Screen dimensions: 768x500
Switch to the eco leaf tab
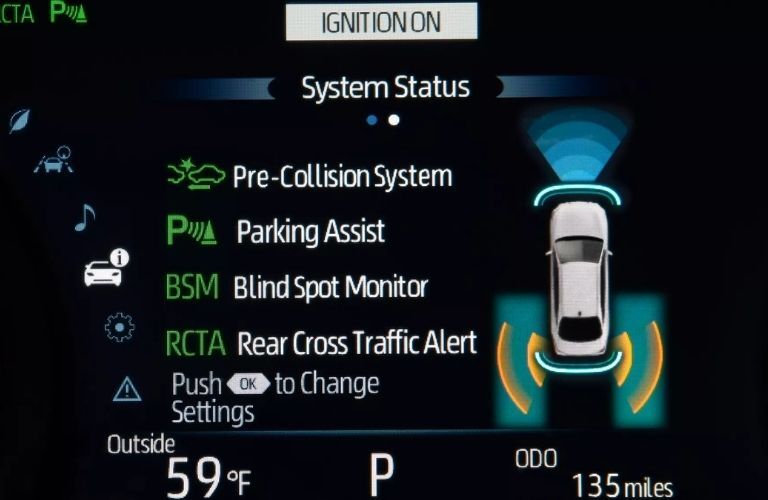pos(19,121)
